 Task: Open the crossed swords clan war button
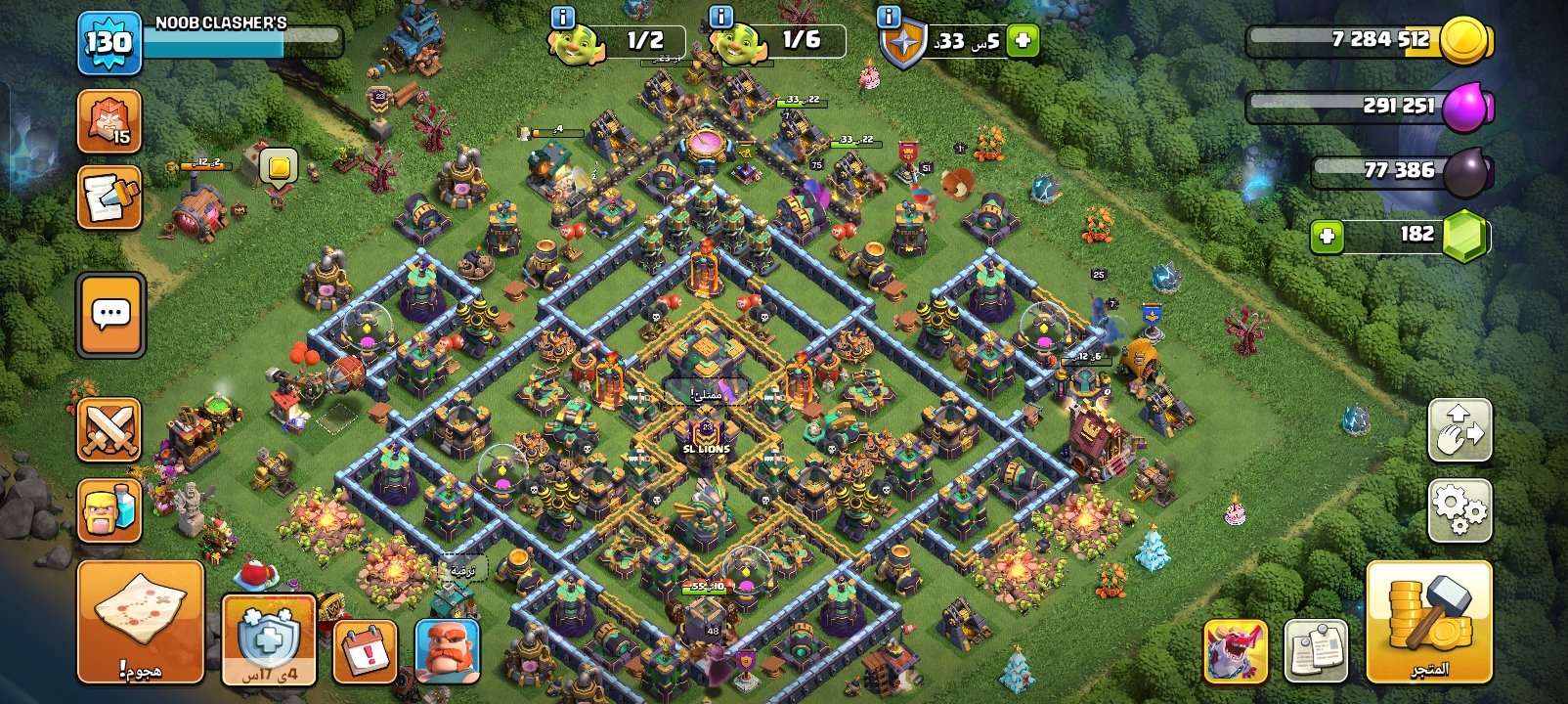click(109, 430)
